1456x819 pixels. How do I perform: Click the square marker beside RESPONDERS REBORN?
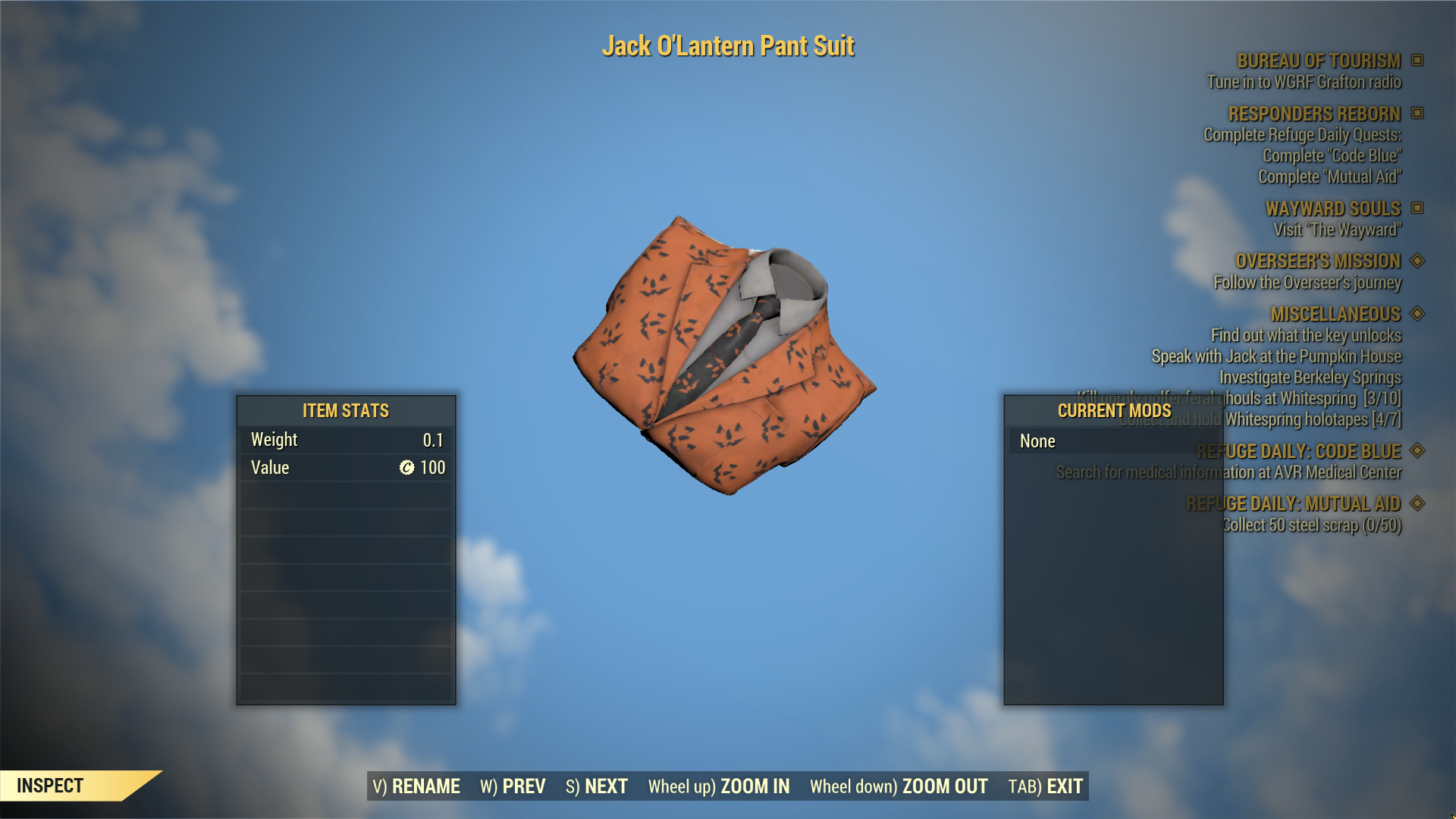(1417, 115)
